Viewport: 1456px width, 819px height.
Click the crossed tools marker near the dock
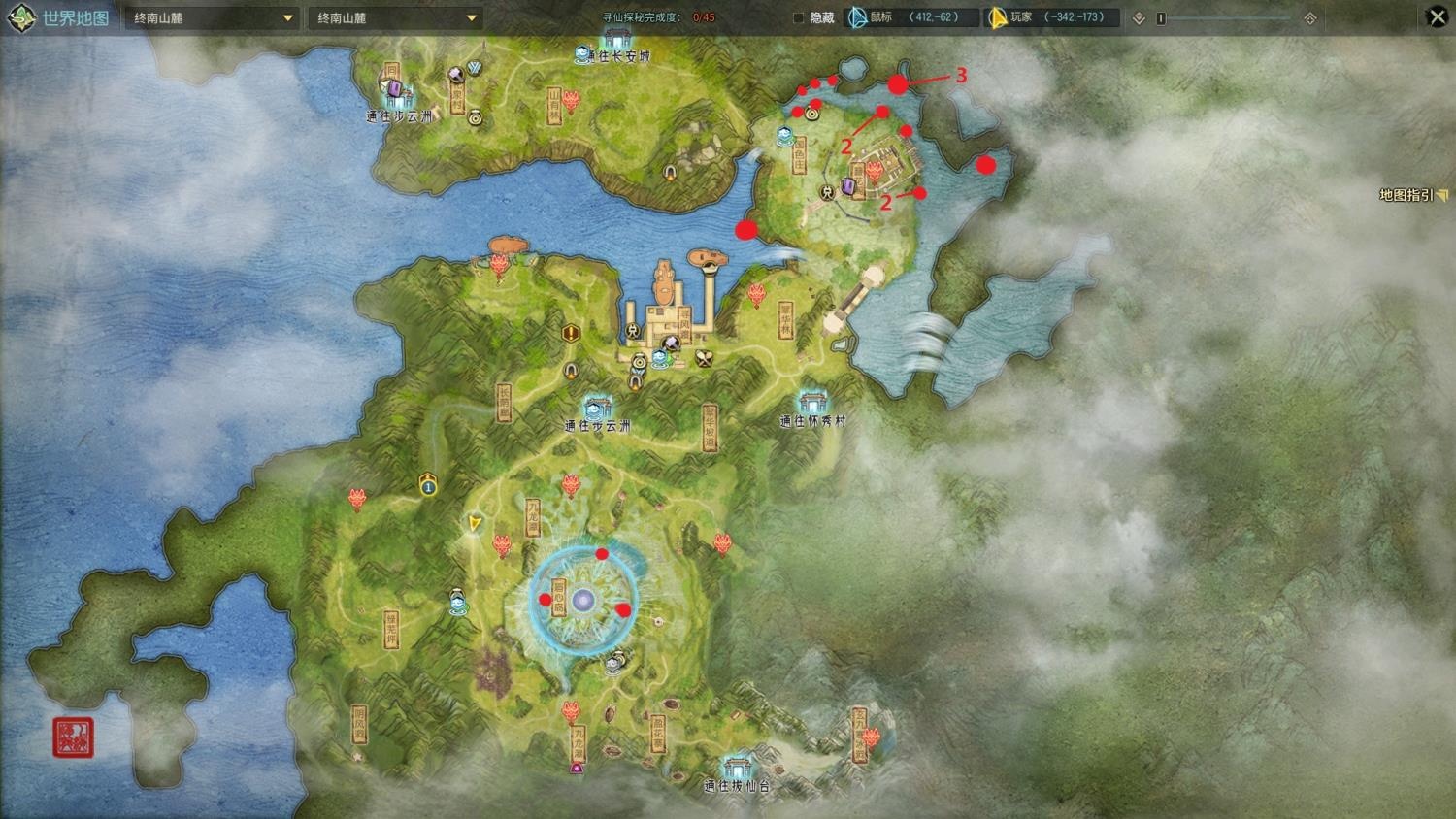705,358
